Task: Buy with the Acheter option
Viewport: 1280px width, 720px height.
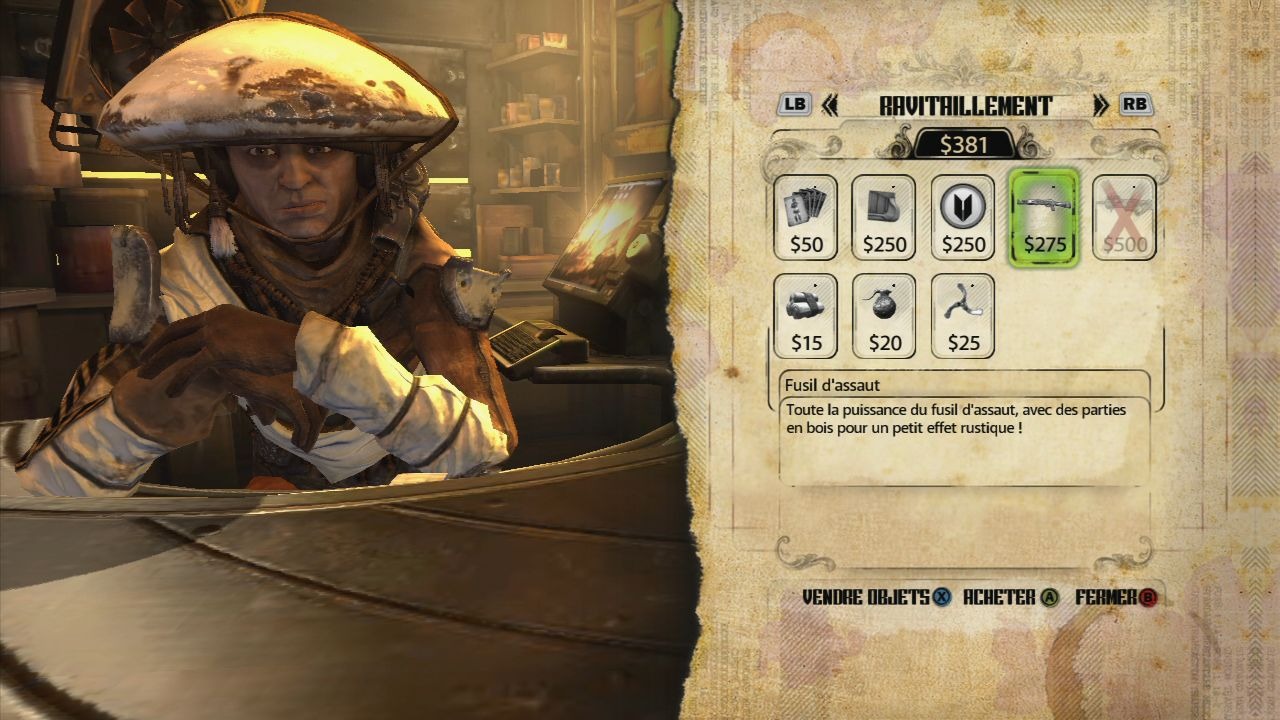Action: point(1010,598)
